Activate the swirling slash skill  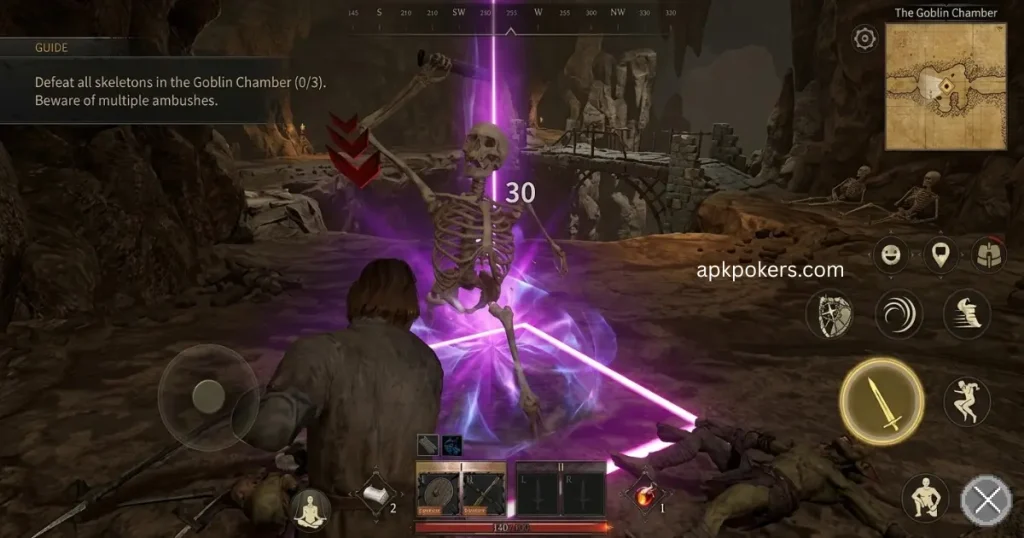898,314
